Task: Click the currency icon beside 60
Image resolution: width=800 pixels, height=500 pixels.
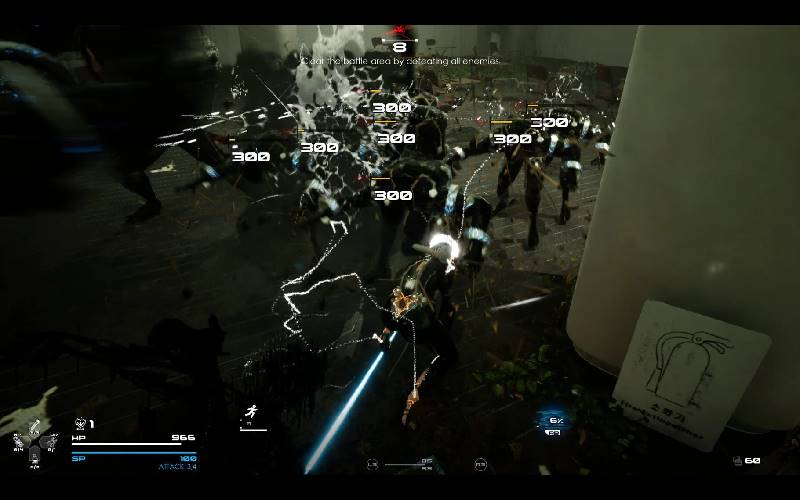Action: (737, 461)
